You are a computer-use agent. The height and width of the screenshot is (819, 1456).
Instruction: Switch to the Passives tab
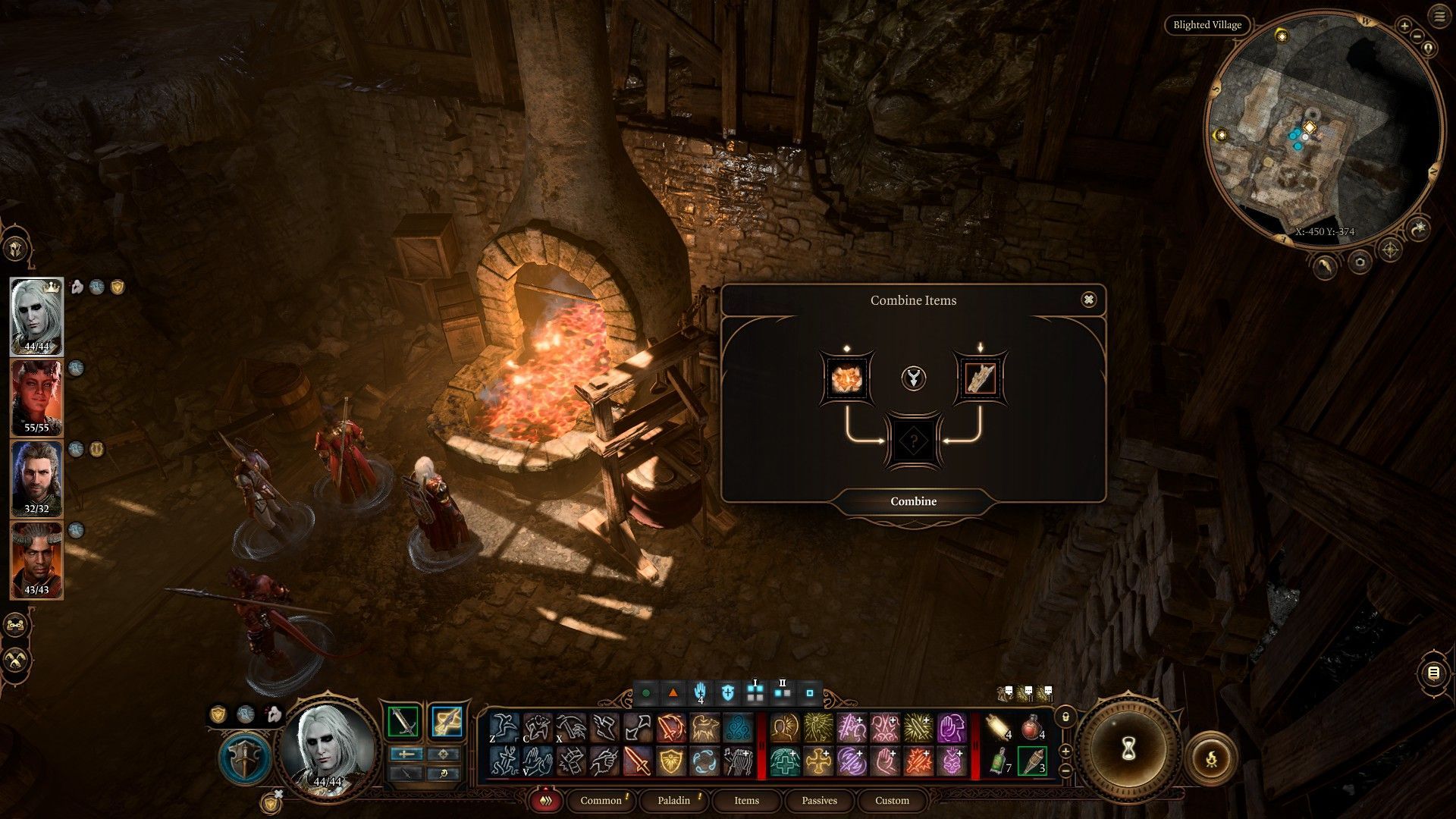pyautogui.click(x=819, y=800)
